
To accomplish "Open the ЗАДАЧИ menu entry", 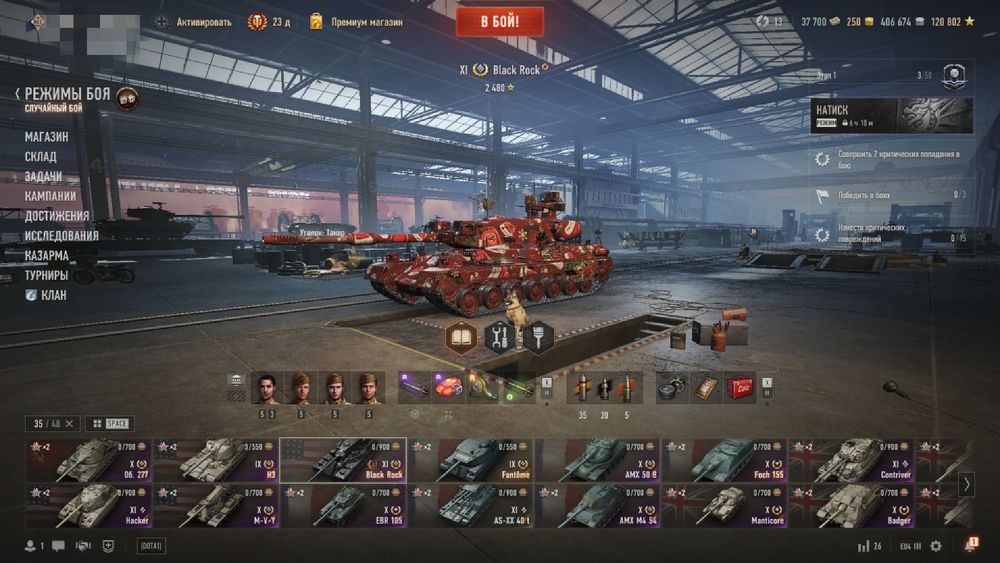I will 43,177.
